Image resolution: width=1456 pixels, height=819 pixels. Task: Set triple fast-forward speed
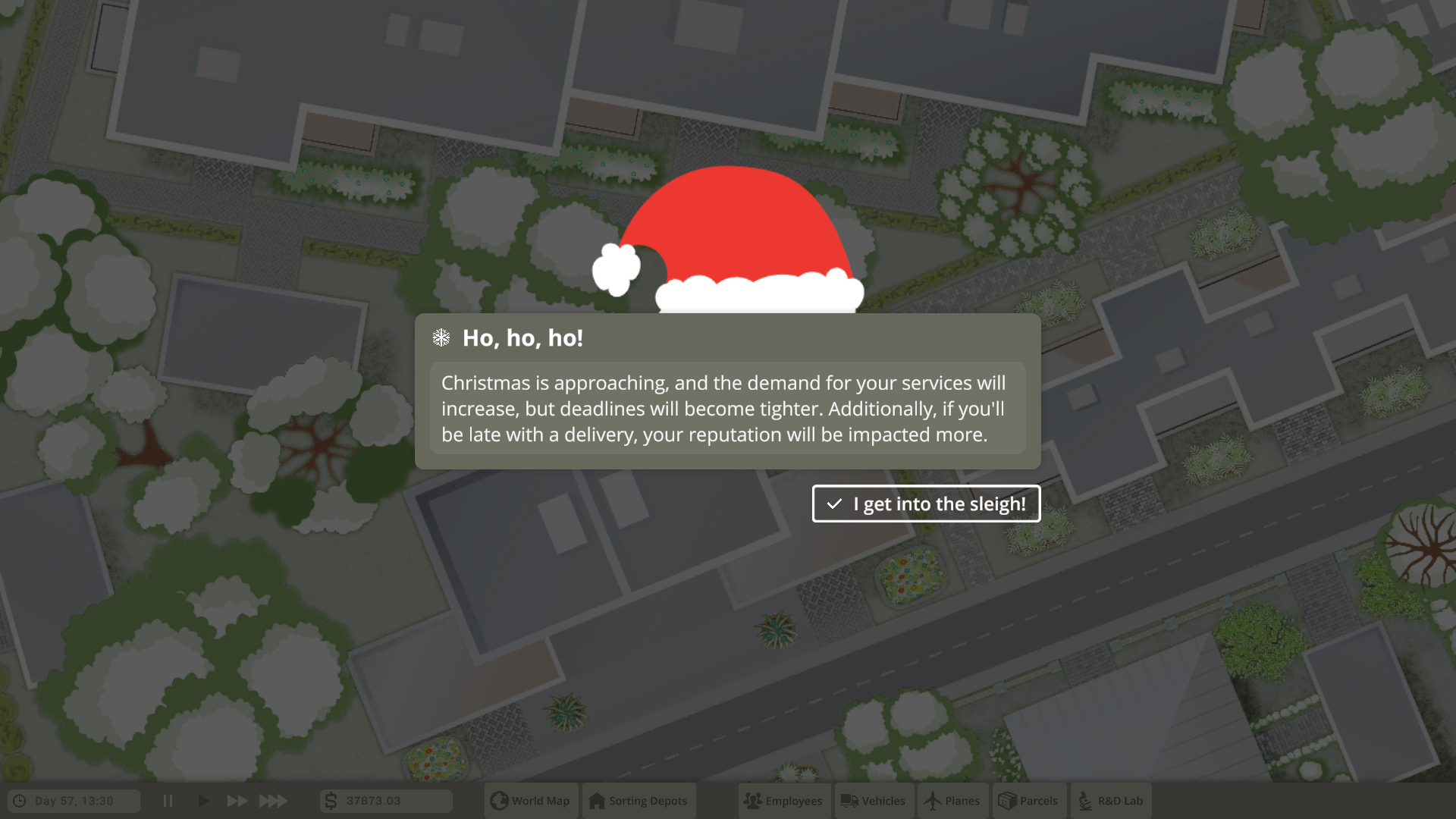(273, 801)
